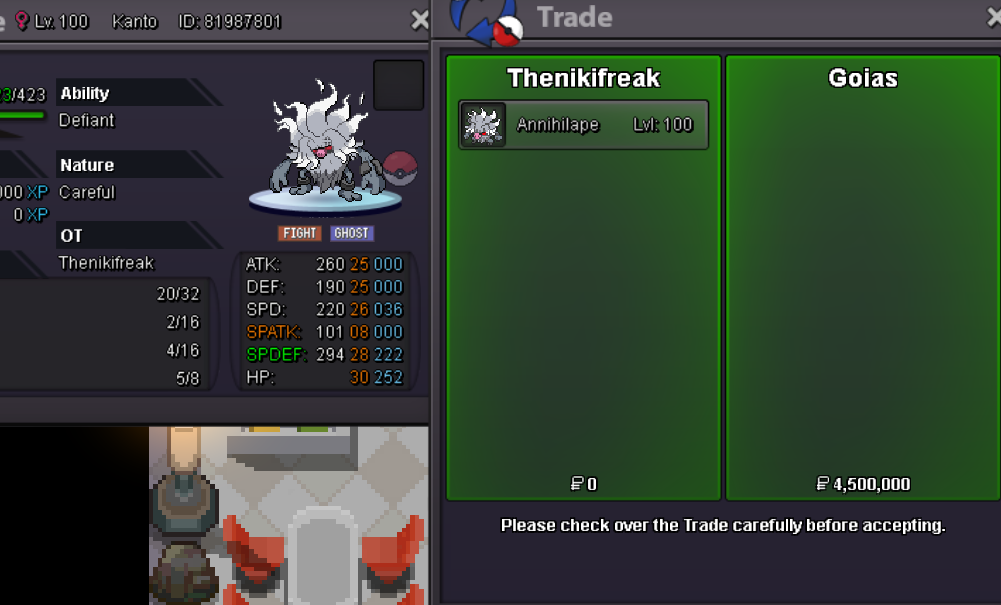Click the GHOST type badge

click(x=351, y=233)
